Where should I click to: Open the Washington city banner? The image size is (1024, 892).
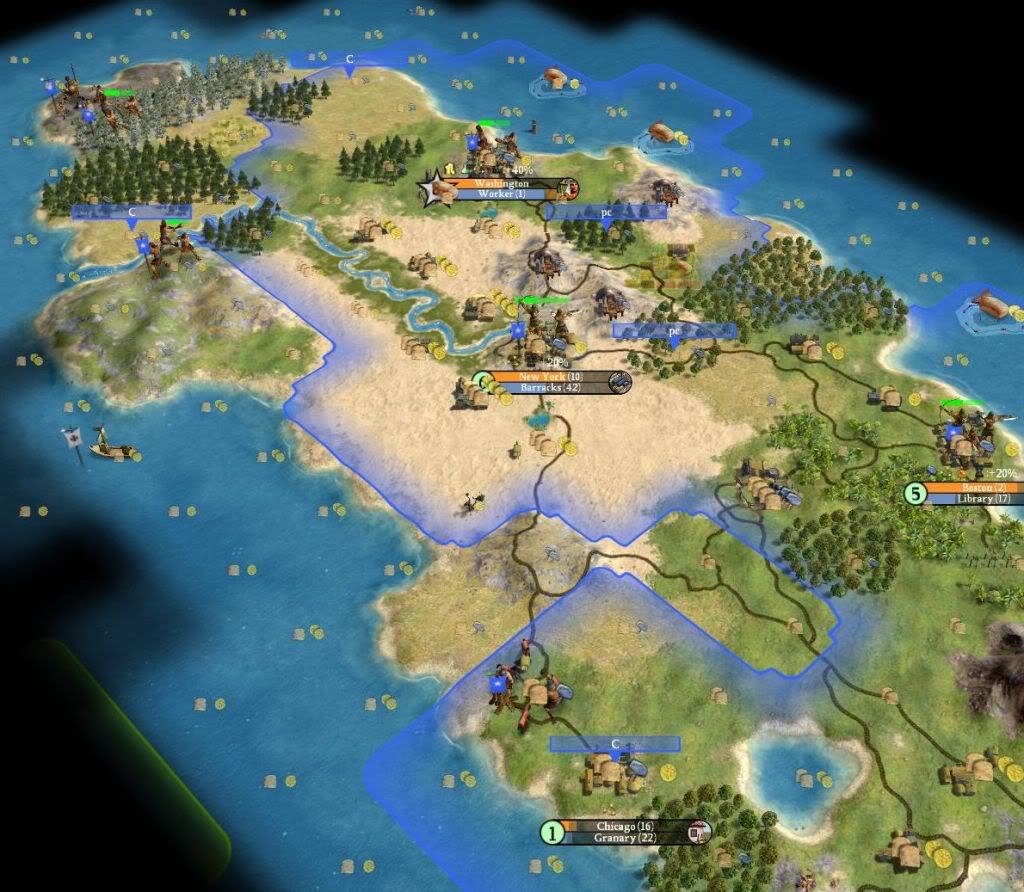pyautogui.click(x=501, y=184)
